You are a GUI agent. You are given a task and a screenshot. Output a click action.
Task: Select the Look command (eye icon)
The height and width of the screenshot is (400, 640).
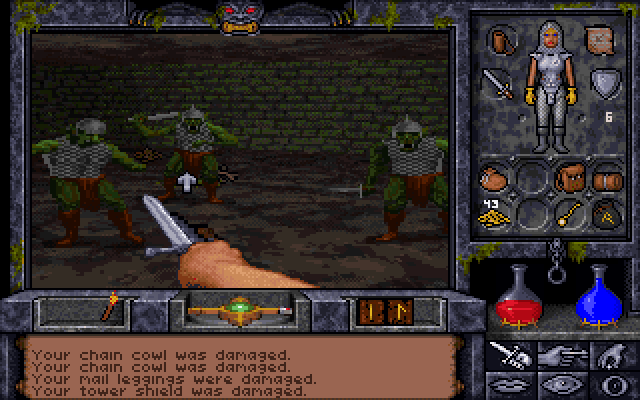(562, 384)
